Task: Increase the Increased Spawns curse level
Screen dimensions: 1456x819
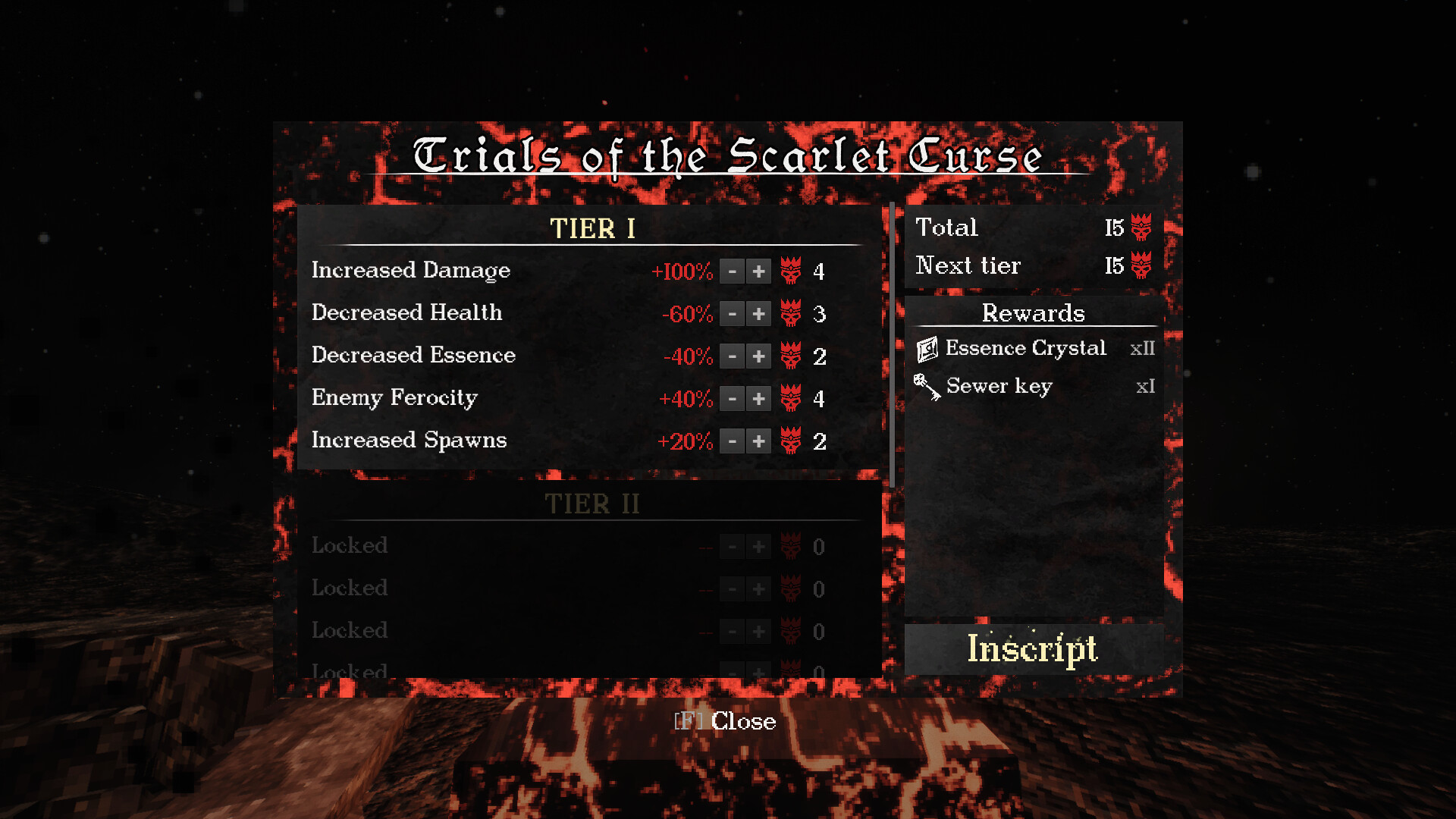Action: pyautogui.click(x=758, y=441)
